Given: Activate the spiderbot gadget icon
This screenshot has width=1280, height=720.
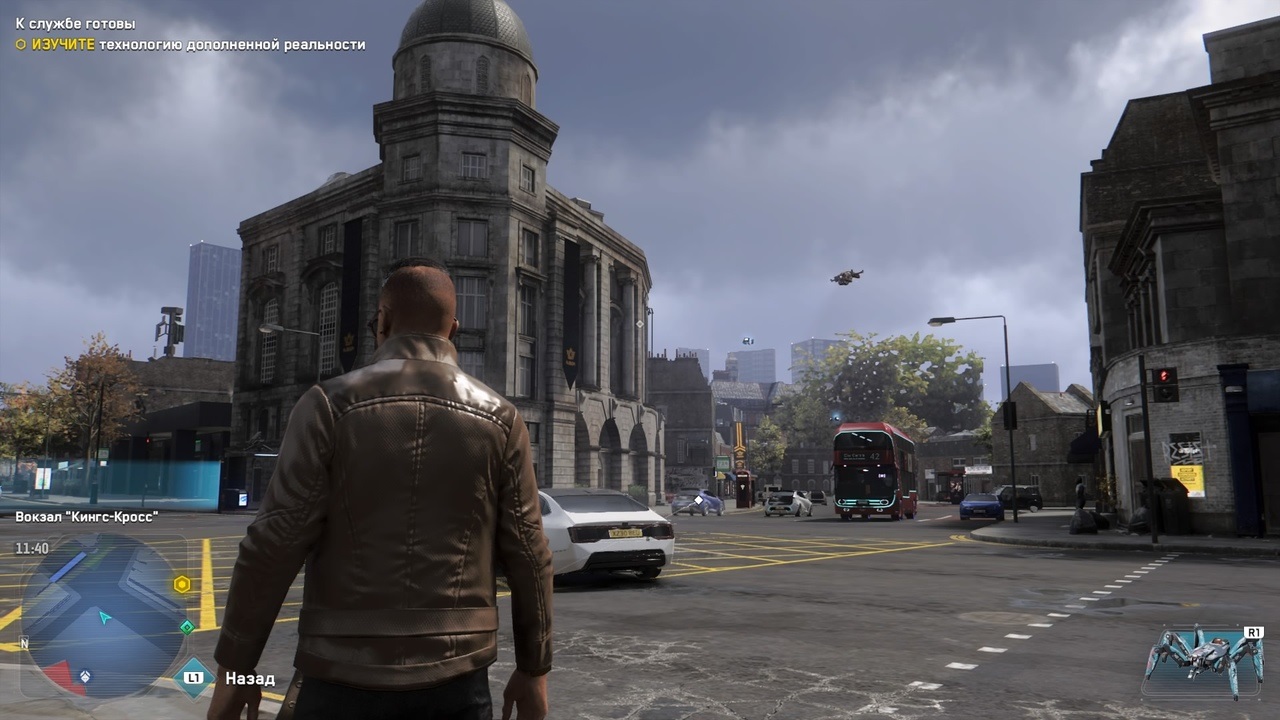Looking at the screenshot, I should [x=1201, y=660].
